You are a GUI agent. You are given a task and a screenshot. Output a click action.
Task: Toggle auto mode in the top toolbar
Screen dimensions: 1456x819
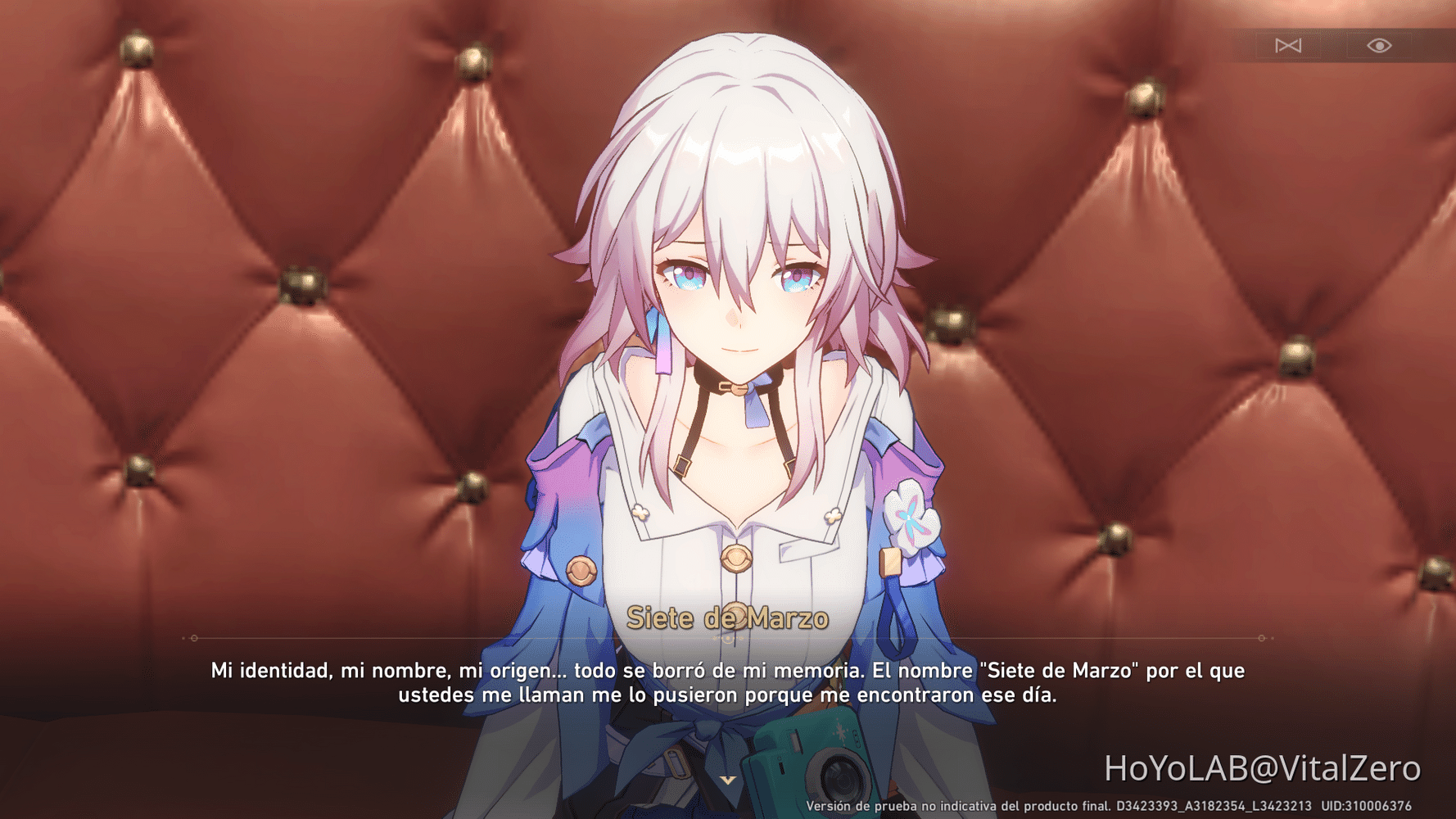(x=1287, y=46)
